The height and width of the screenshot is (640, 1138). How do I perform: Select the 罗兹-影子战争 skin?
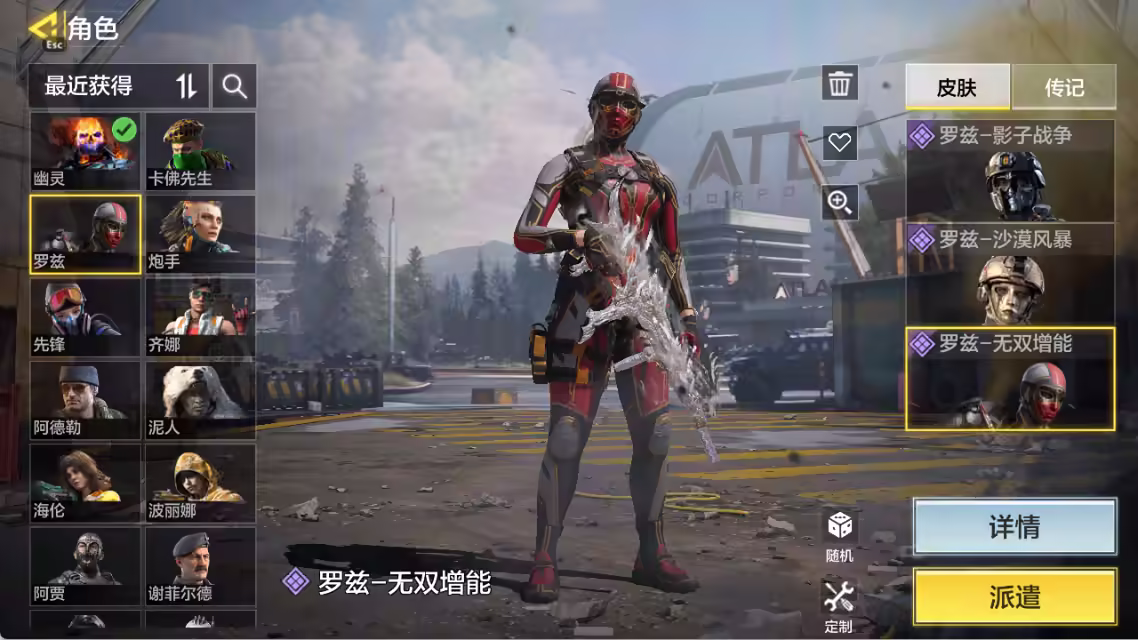pyautogui.click(x=1010, y=170)
